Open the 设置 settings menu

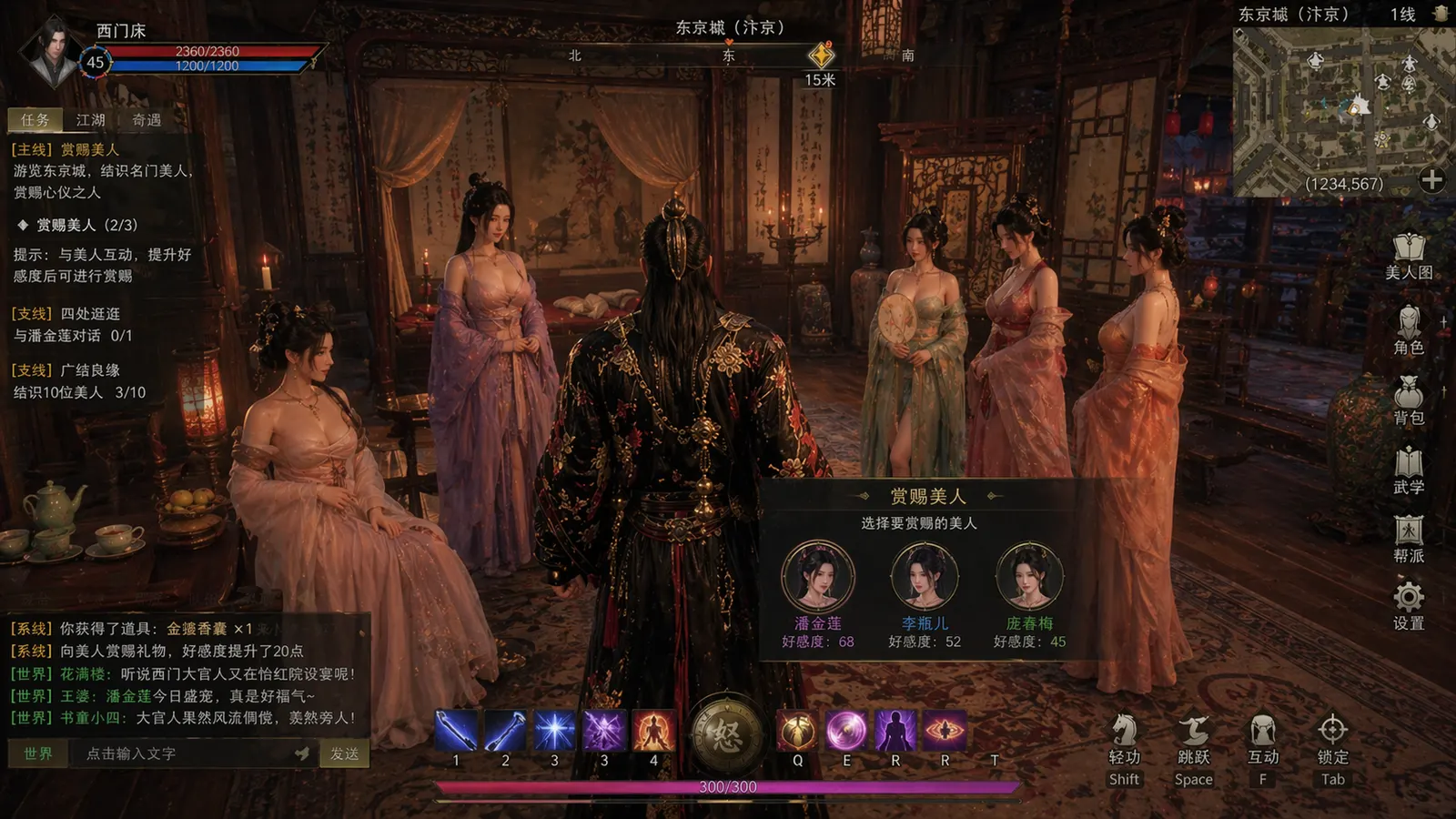(x=1408, y=607)
